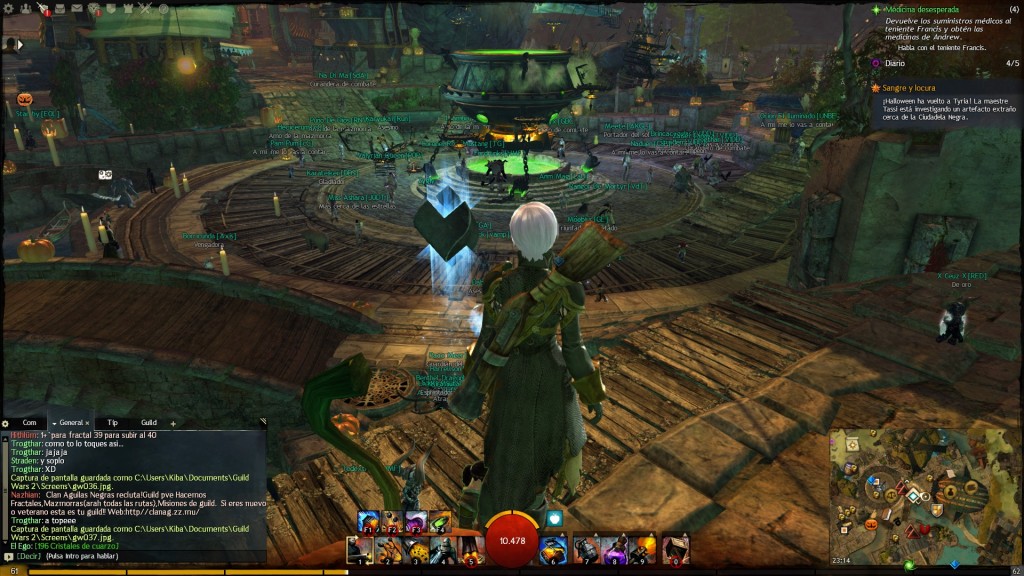Activate weapon skill 1 rifle shot
Viewport: 1024px width, 576px height.
point(360,549)
